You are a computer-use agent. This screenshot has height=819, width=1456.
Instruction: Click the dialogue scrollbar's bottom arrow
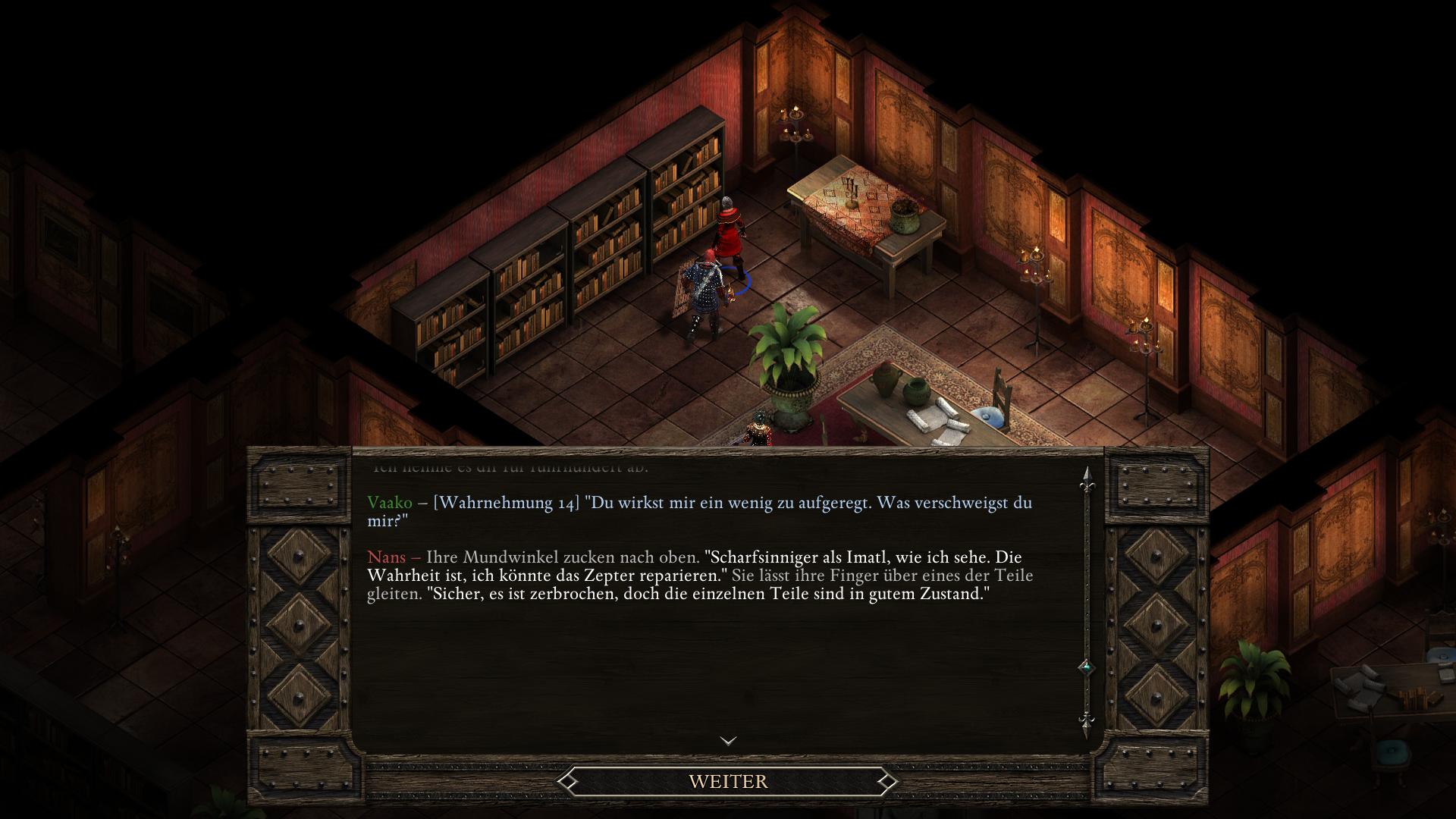click(x=1086, y=722)
